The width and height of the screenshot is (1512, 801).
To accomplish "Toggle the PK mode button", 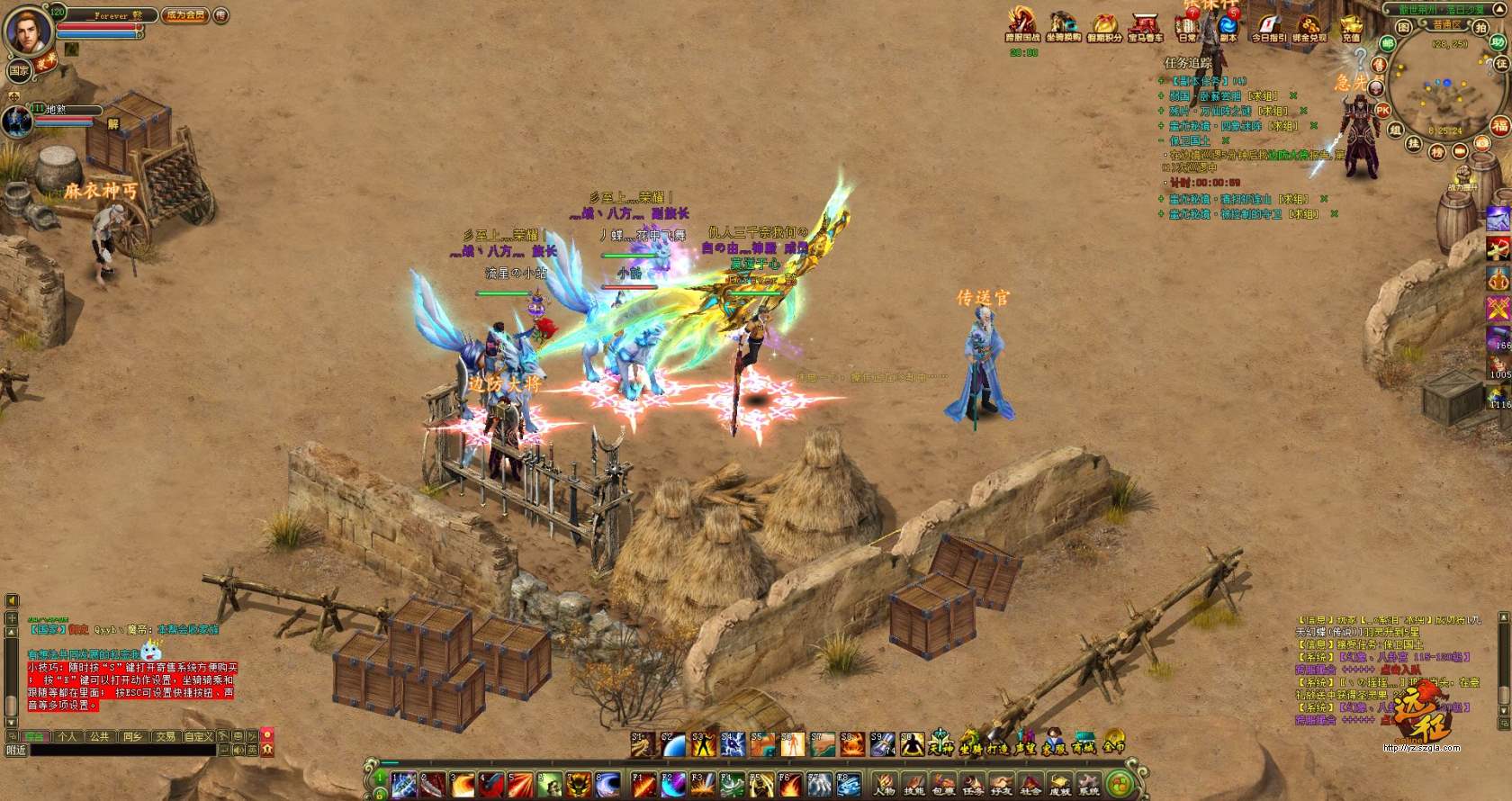I will (x=1382, y=111).
